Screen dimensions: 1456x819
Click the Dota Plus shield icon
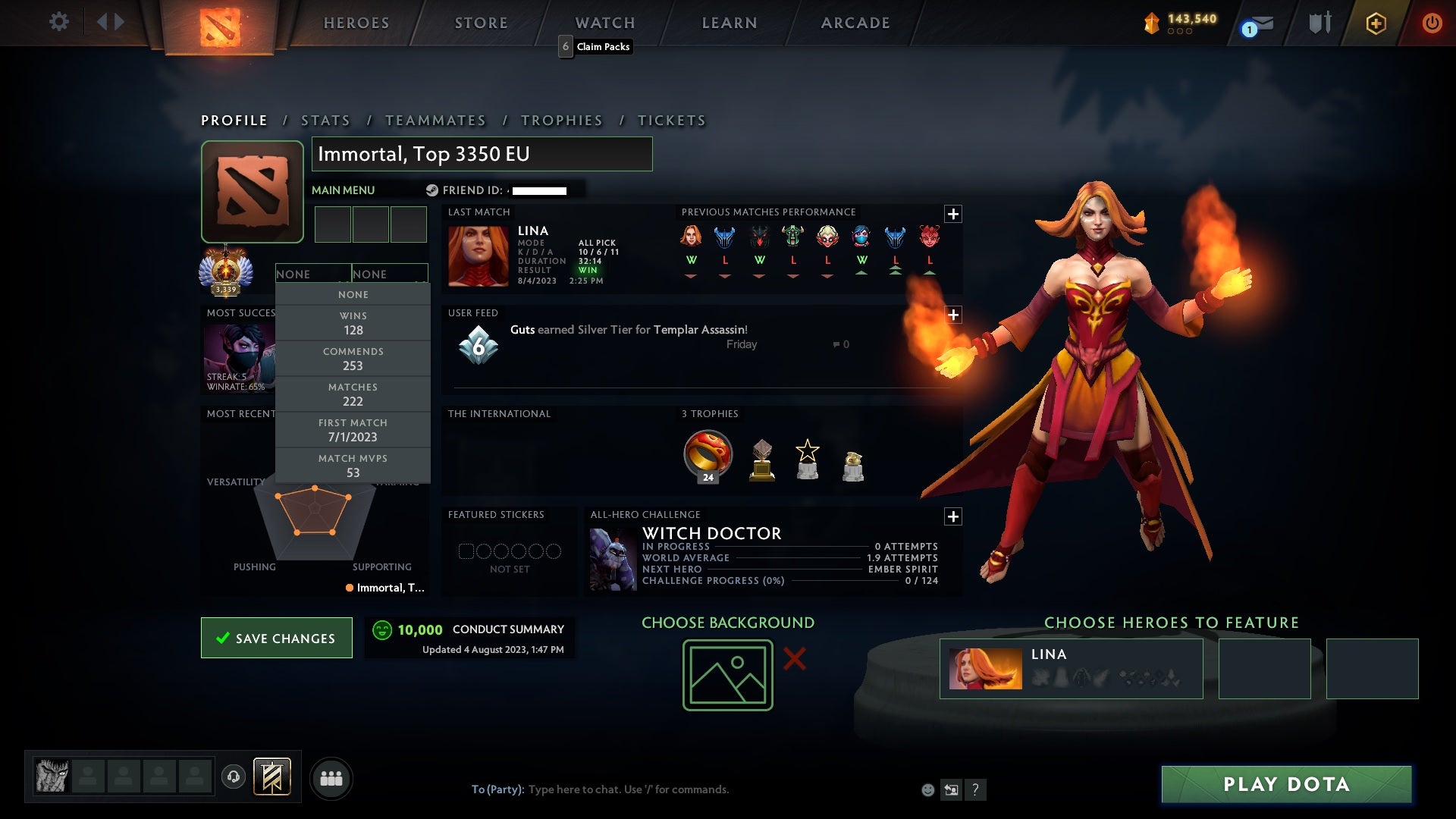1376,23
